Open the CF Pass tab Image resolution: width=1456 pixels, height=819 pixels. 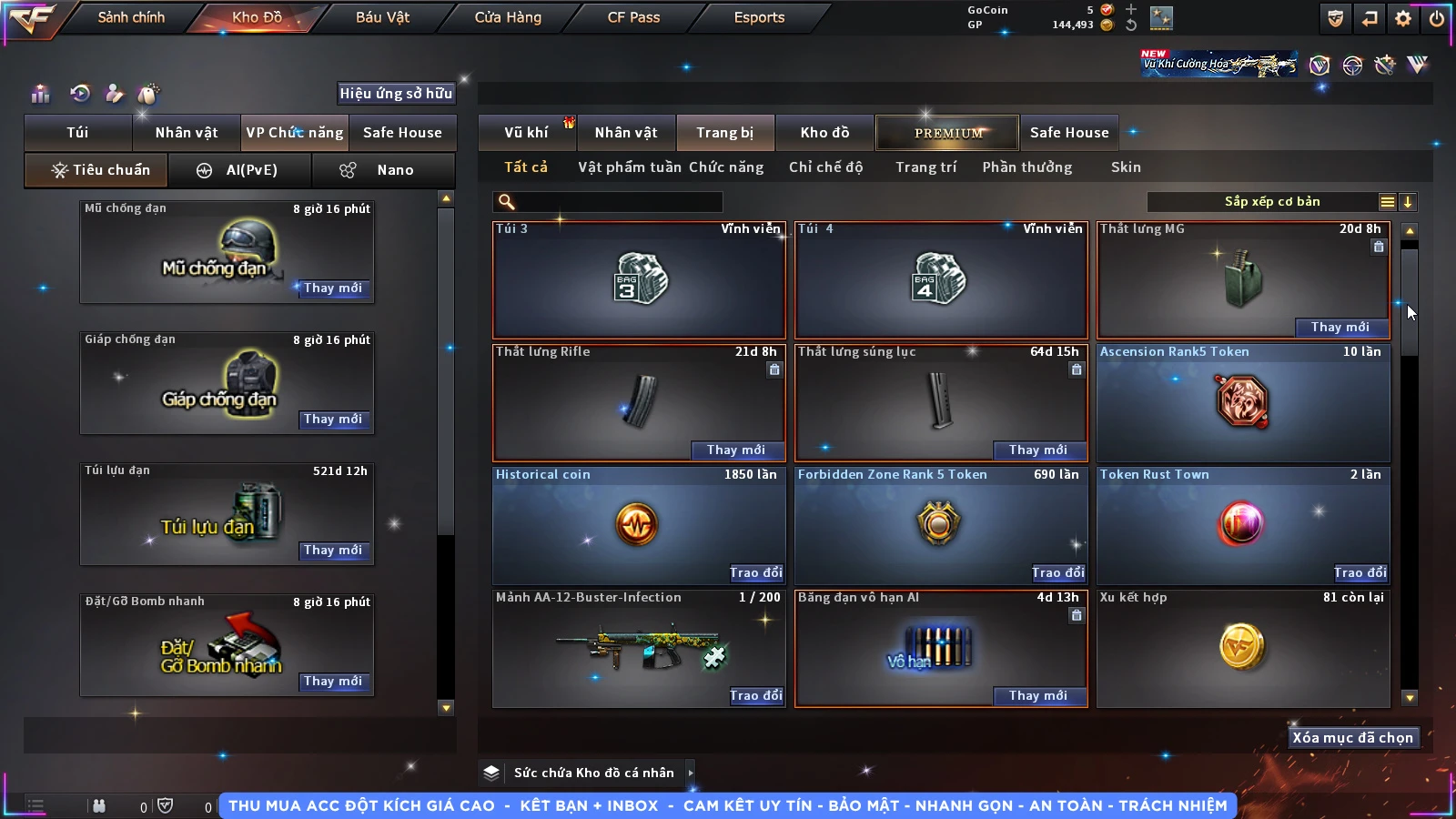(x=633, y=17)
